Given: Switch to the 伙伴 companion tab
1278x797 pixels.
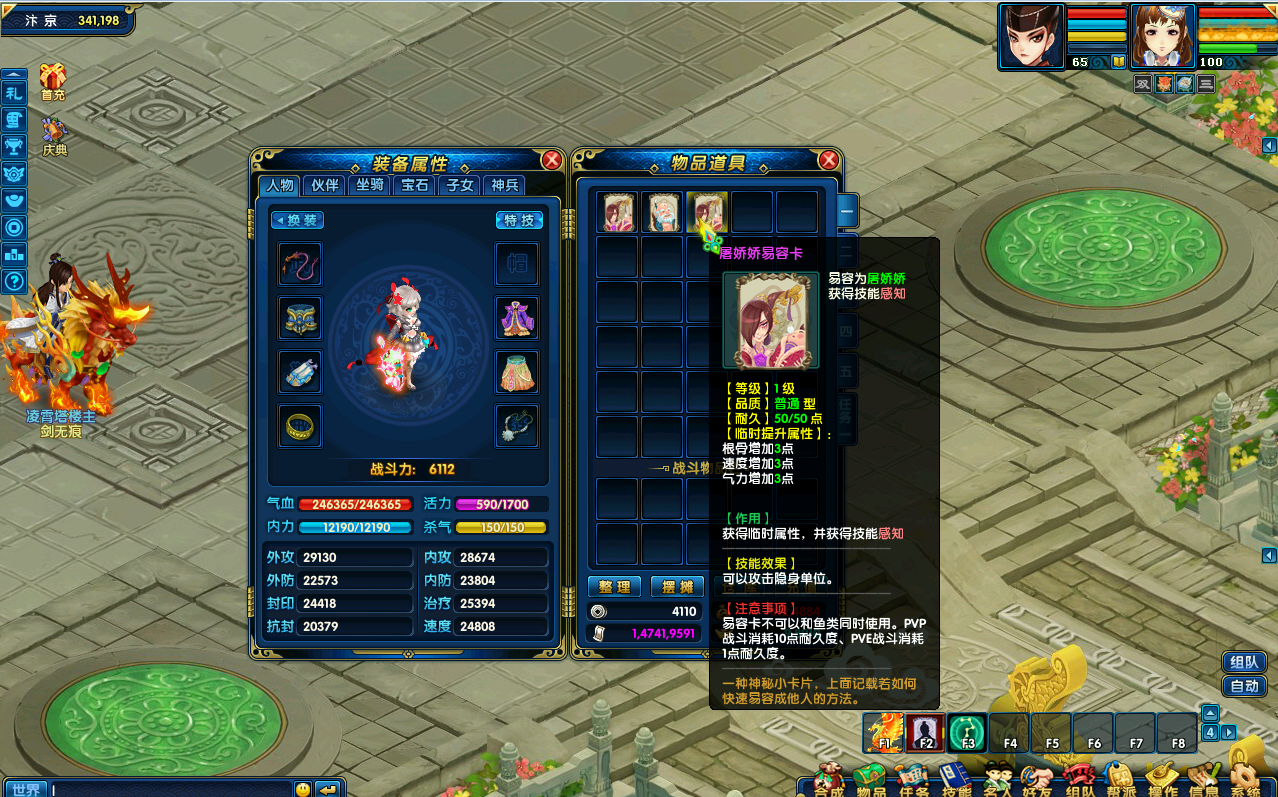Looking at the screenshot, I should [x=325, y=185].
